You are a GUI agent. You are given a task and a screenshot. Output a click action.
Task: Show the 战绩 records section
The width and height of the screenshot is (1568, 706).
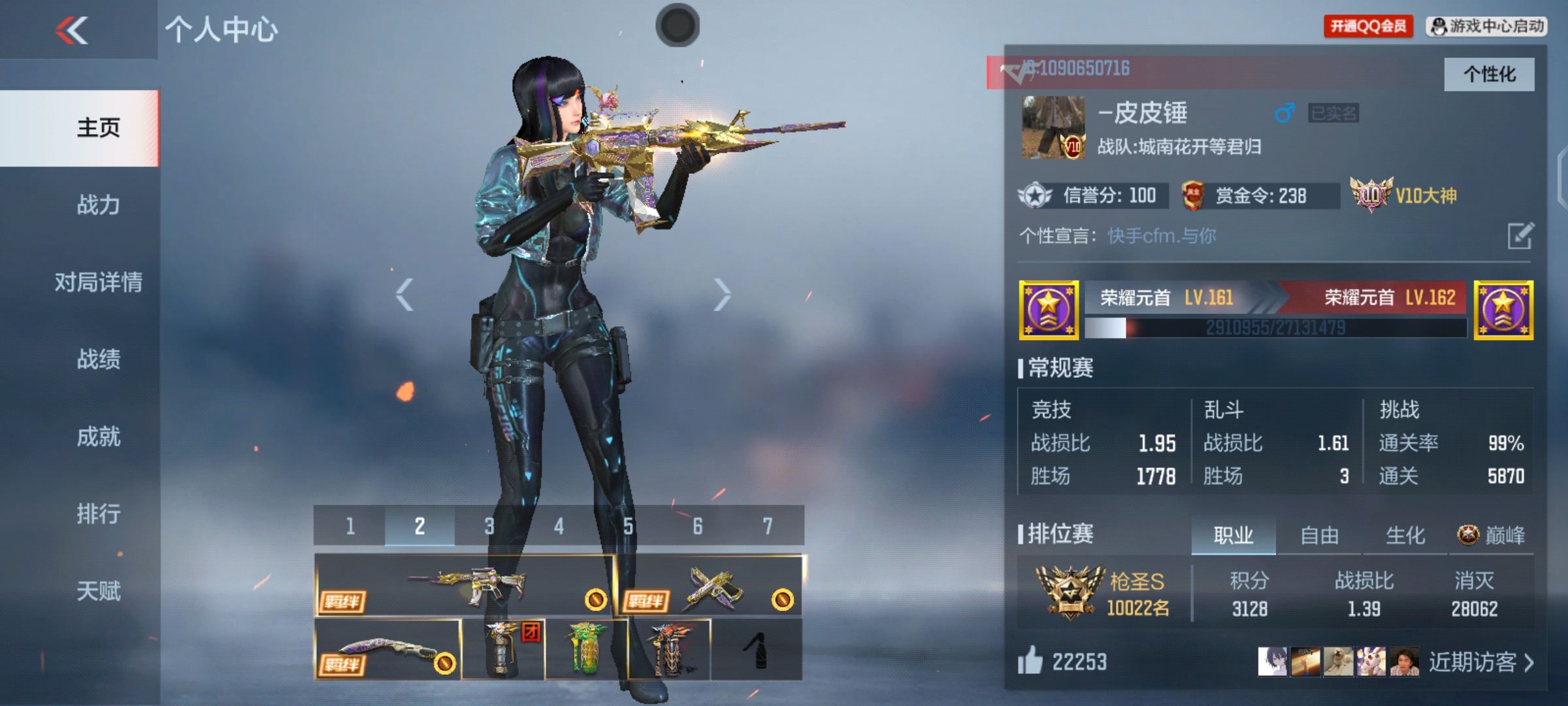98,359
